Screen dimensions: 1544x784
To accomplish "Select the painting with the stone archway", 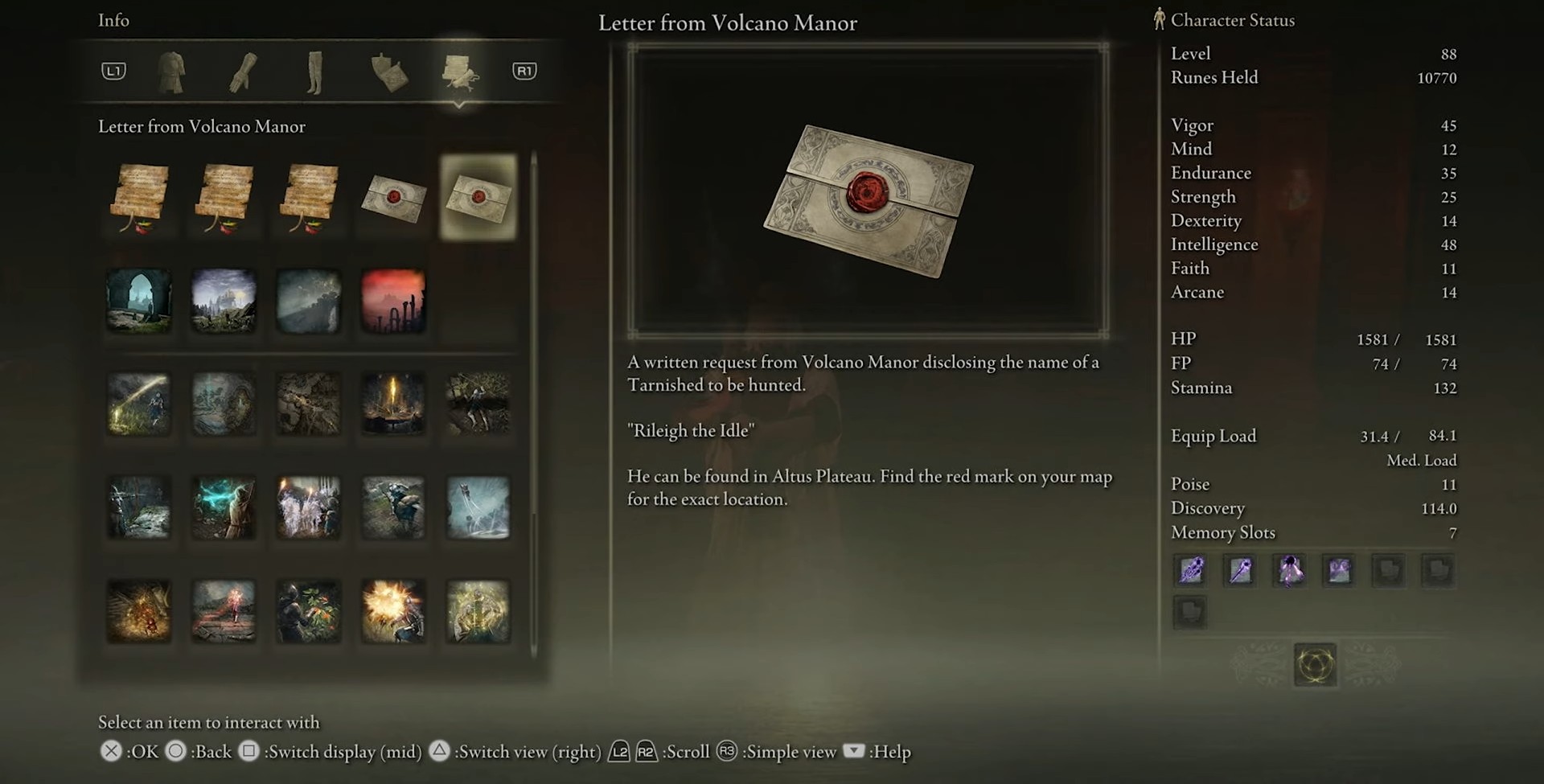I will pos(139,302).
